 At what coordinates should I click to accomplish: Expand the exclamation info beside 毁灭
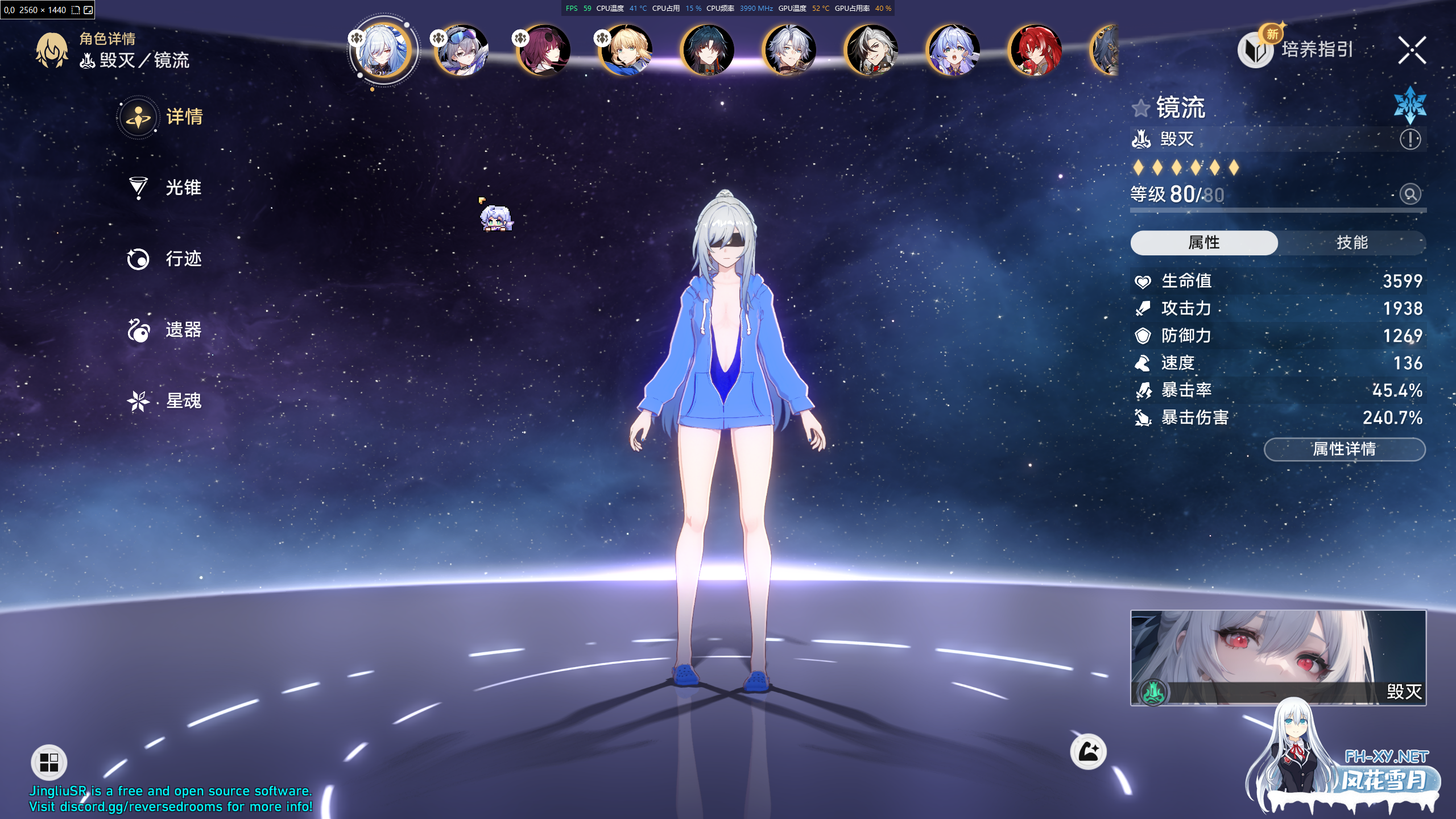pos(1410,138)
